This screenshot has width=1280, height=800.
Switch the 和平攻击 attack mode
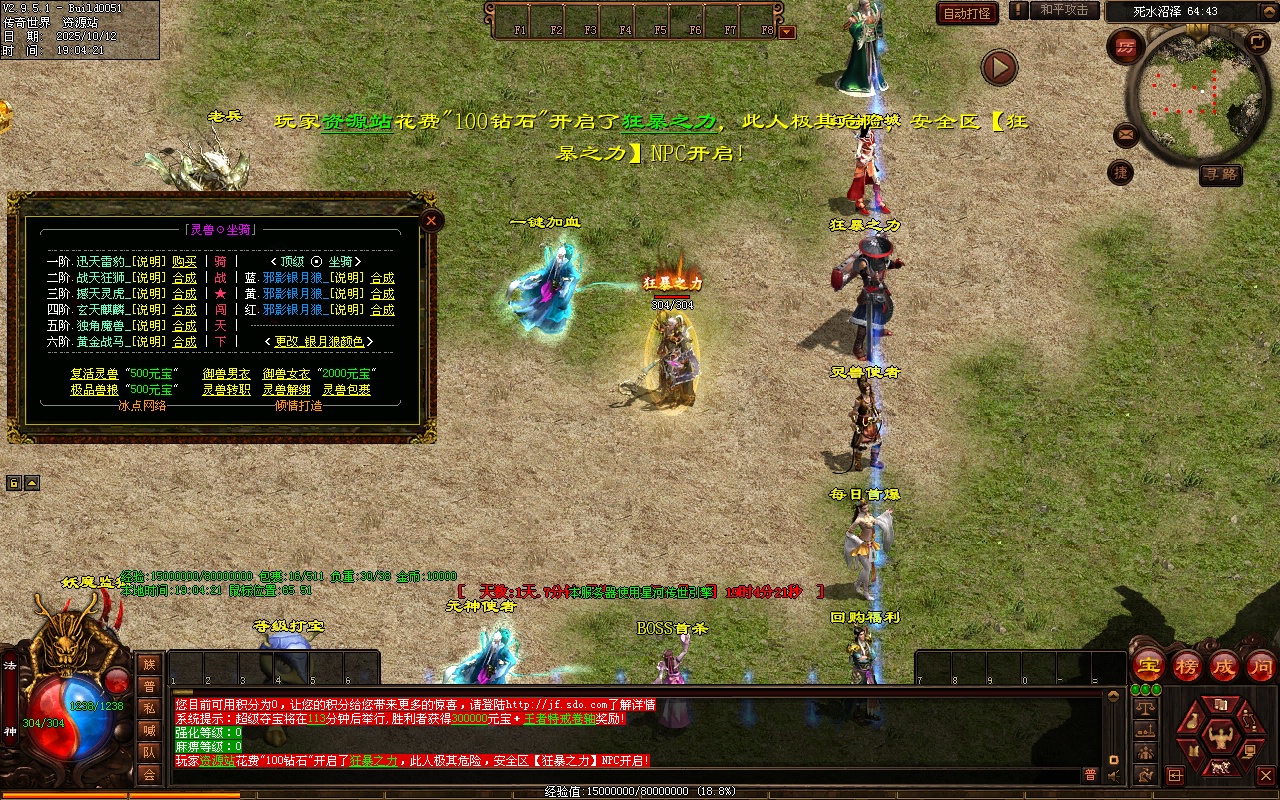1064,10
